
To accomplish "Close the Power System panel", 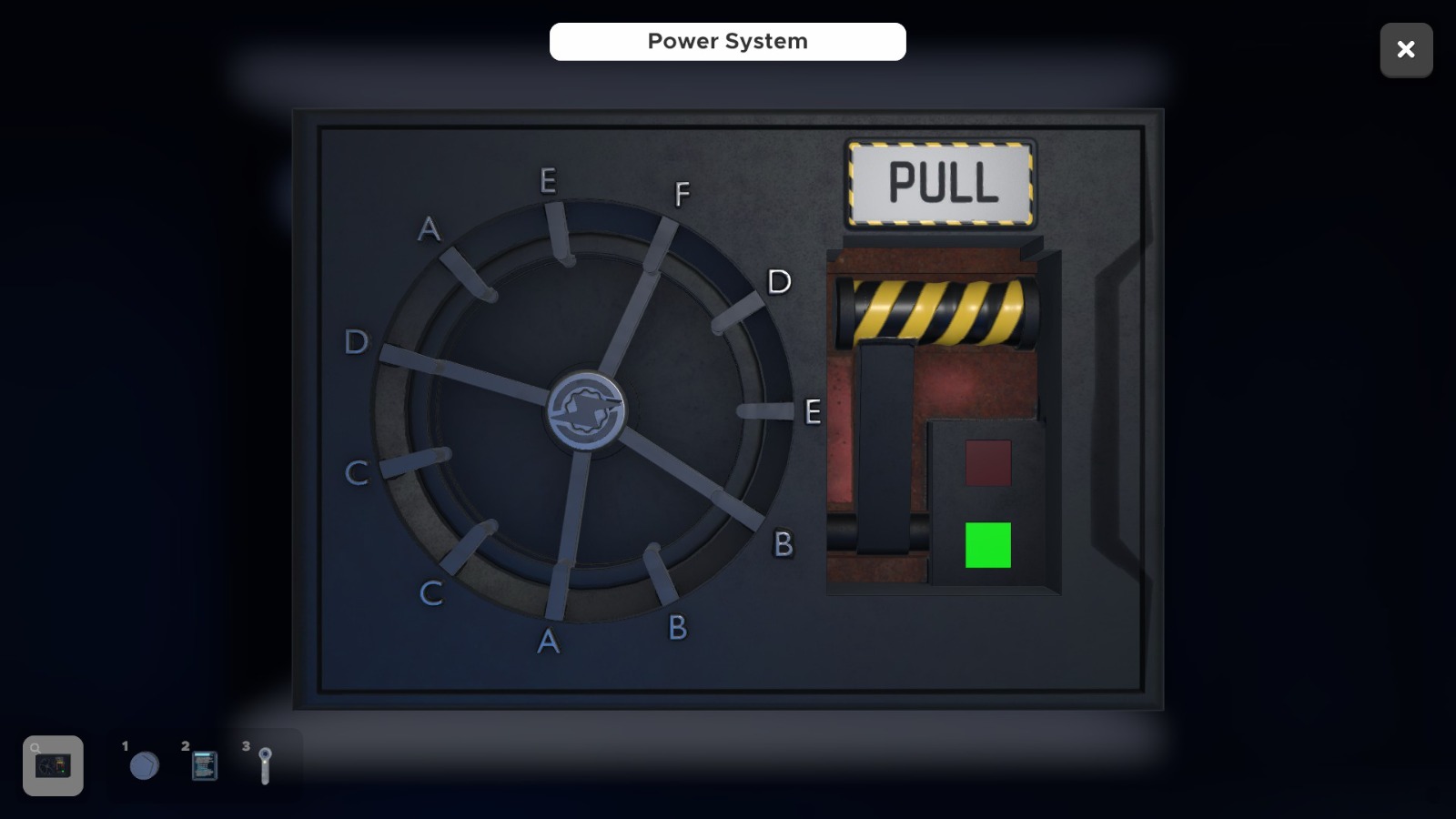I will (1406, 50).
